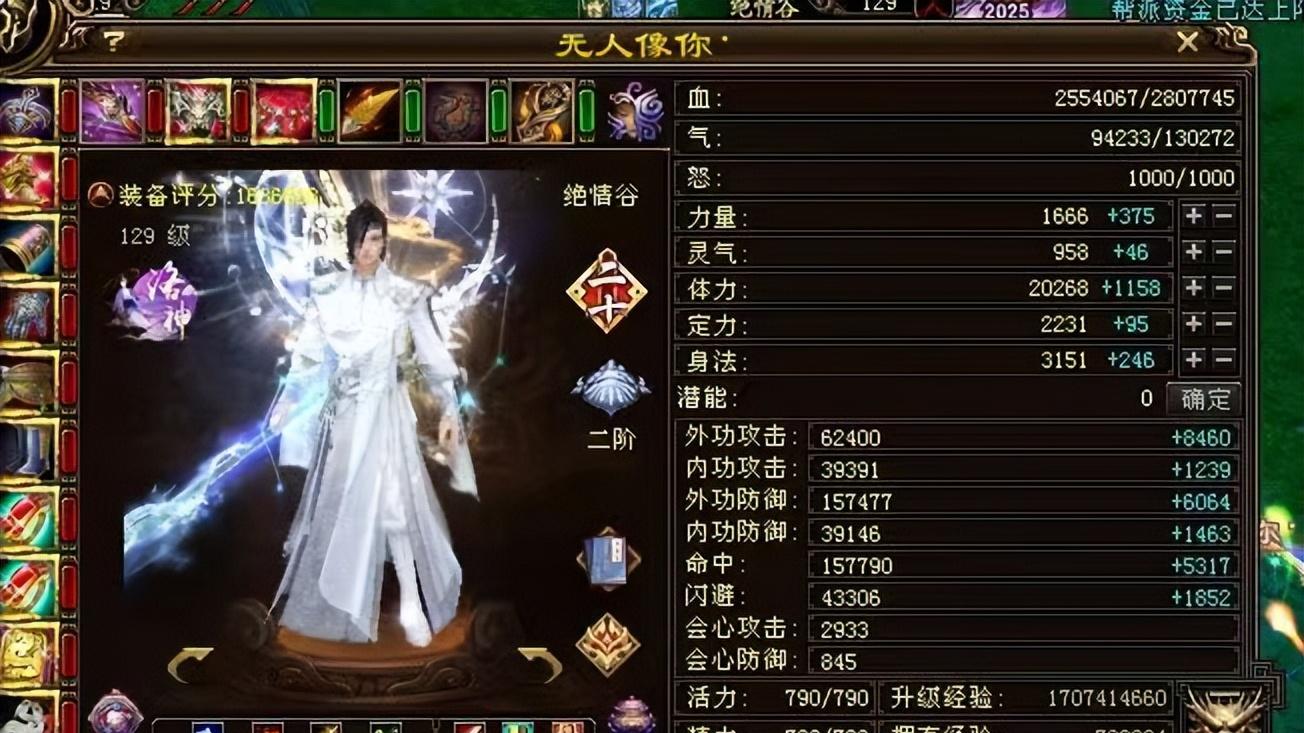Click the dragon helm icon in top equipment row
The height and width of the screenshot is (733, 1304).
click(x=195, y=110)
